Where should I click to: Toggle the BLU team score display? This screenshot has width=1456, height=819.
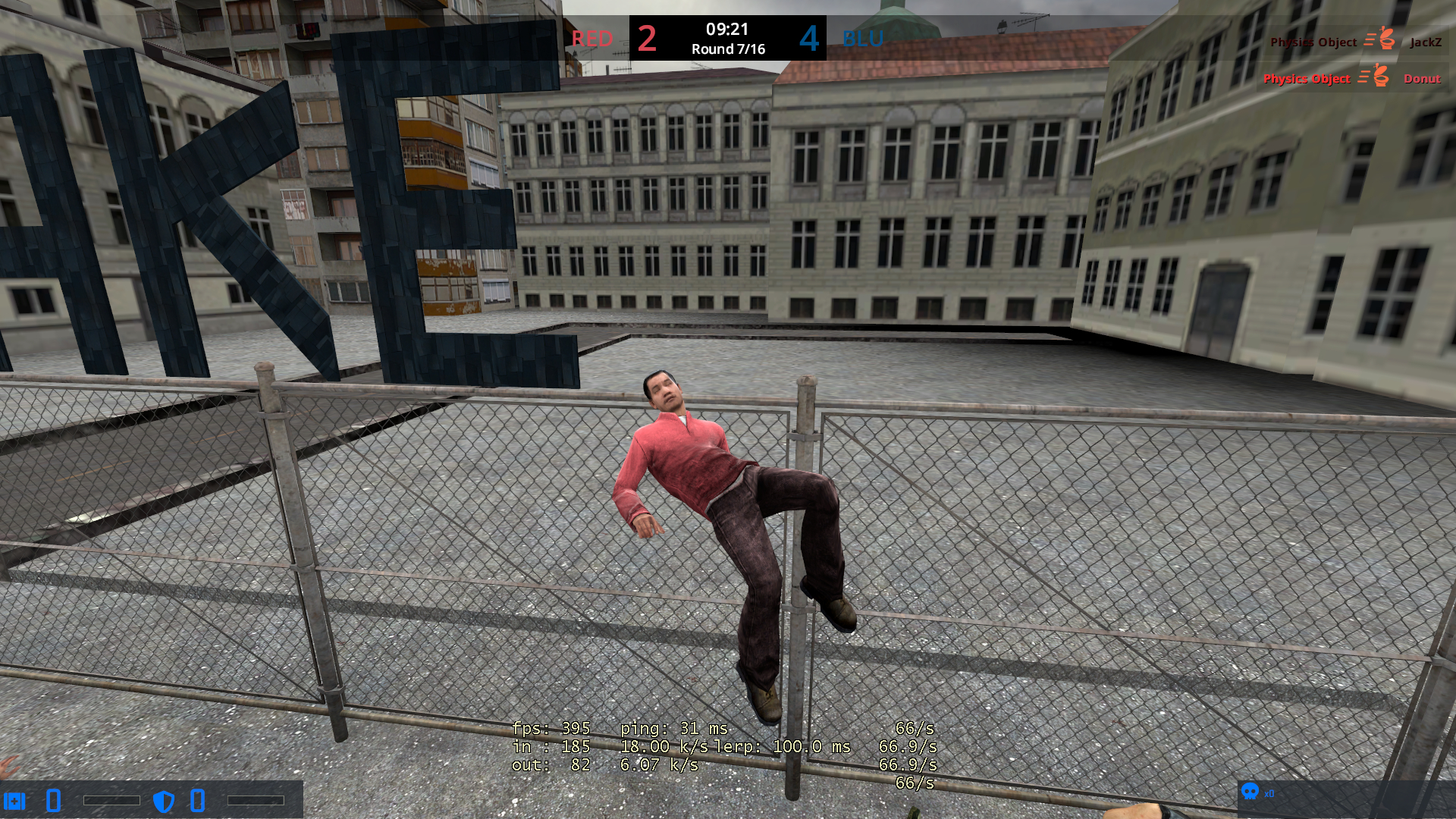point(809,39)
